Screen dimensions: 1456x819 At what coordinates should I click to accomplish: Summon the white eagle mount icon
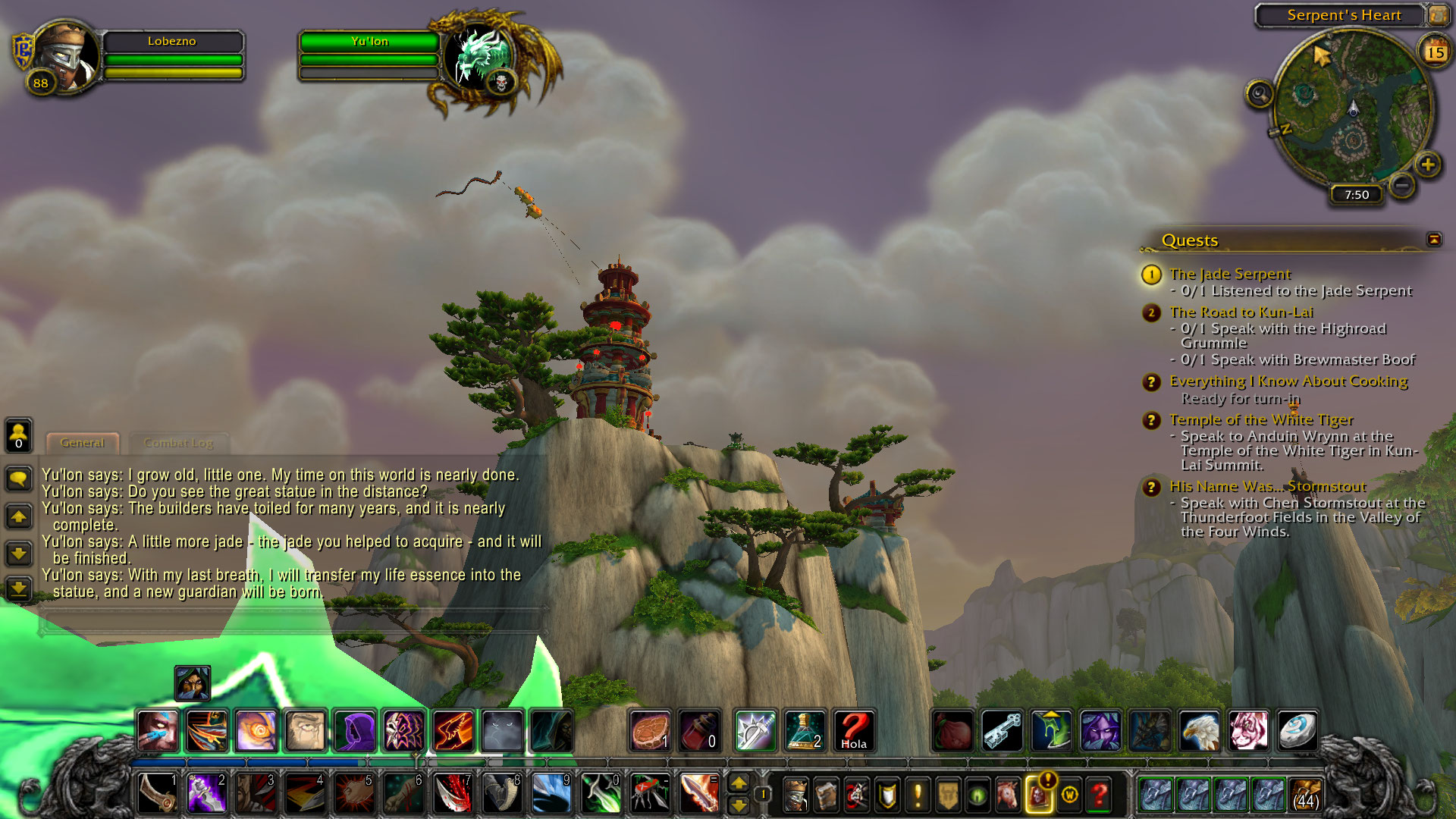click(1199, 731)
